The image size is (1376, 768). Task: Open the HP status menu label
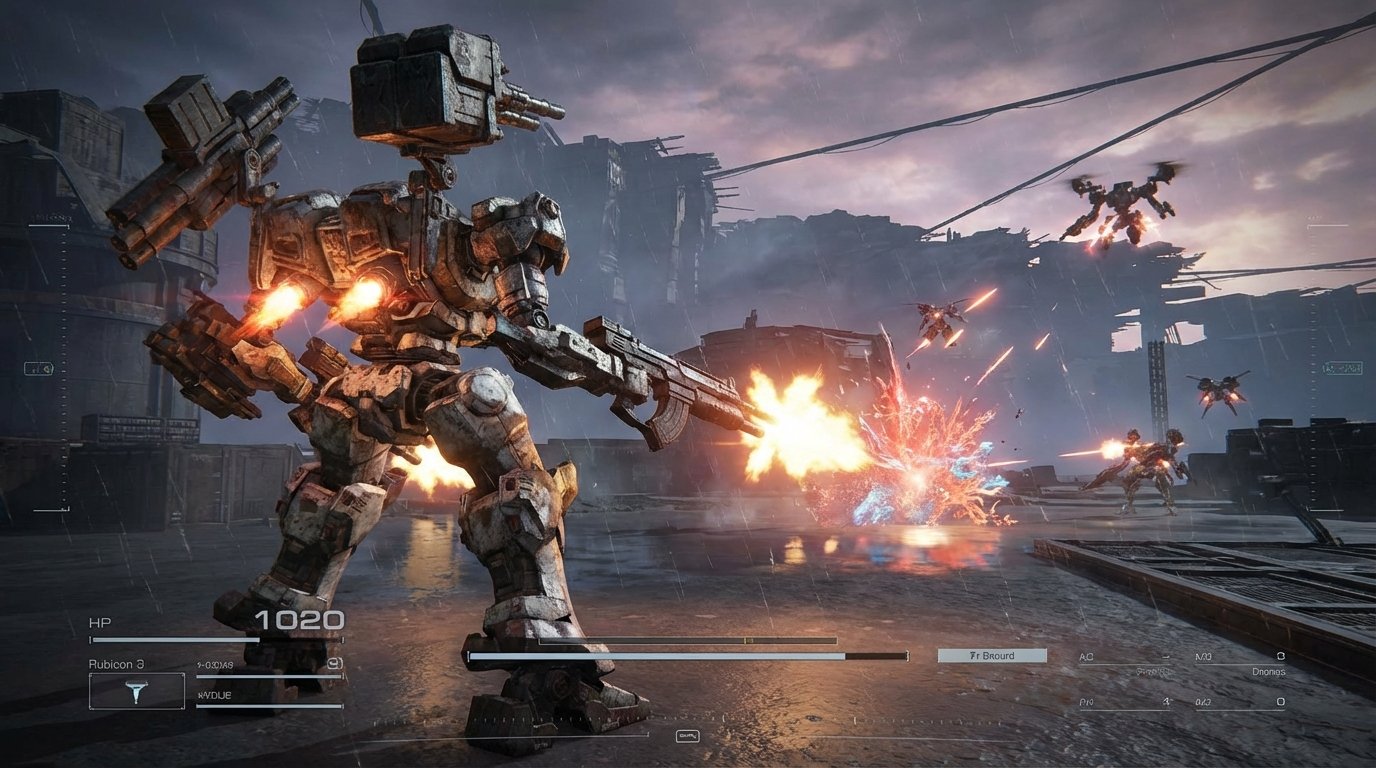[x=98, y=621]
